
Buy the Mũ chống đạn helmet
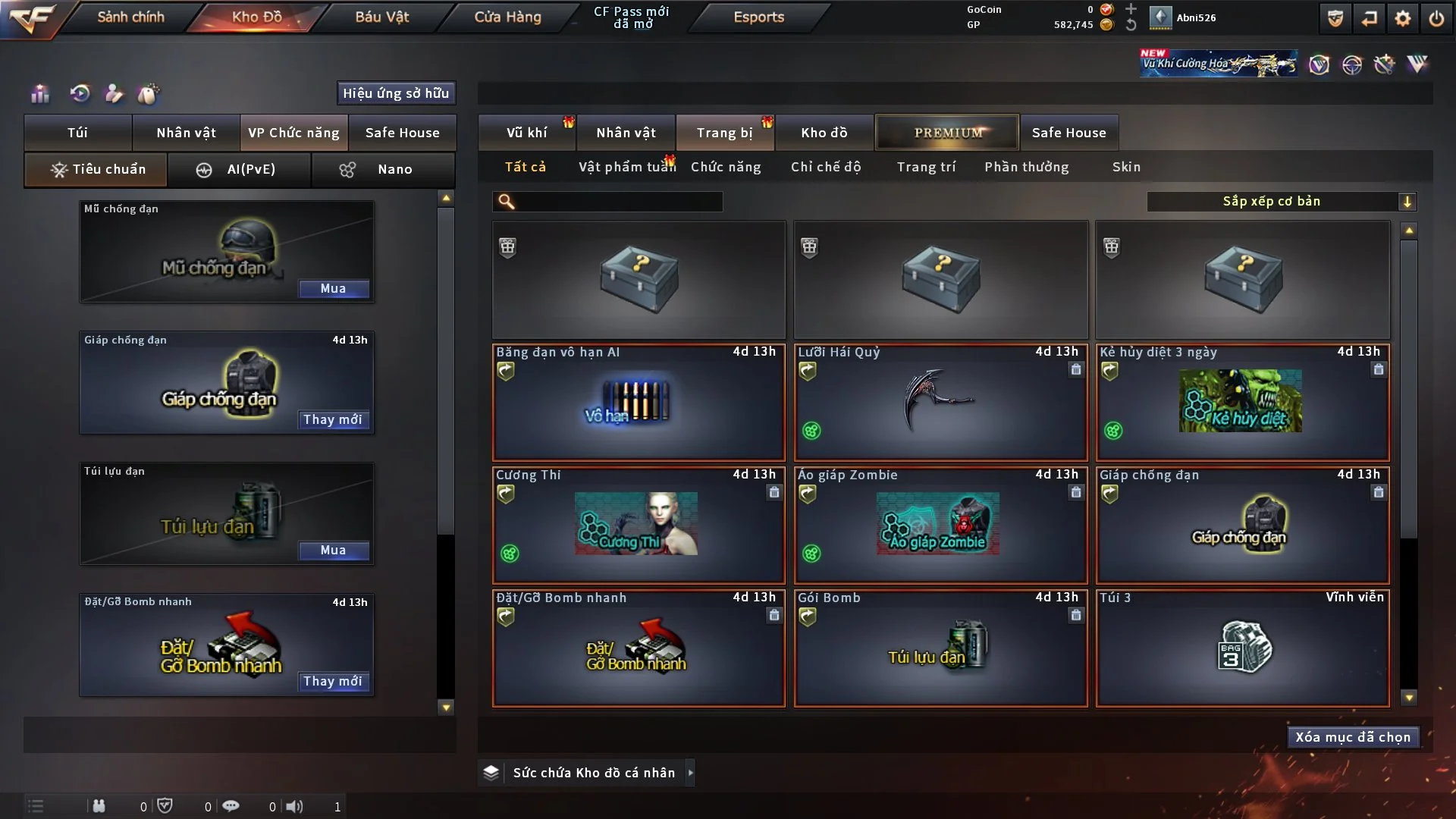333,288
